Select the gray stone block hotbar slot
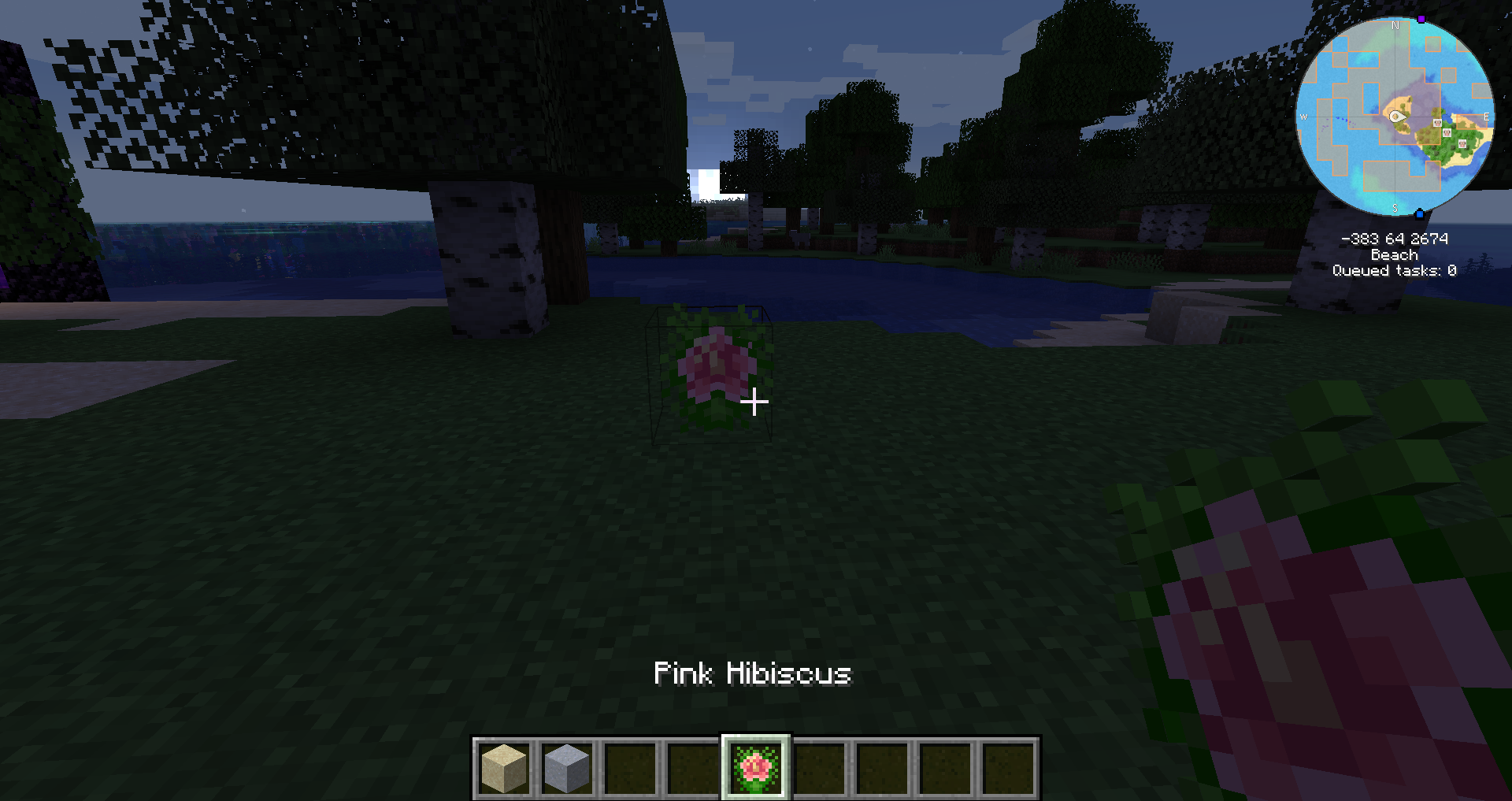1512x801 pixels. 567,768
